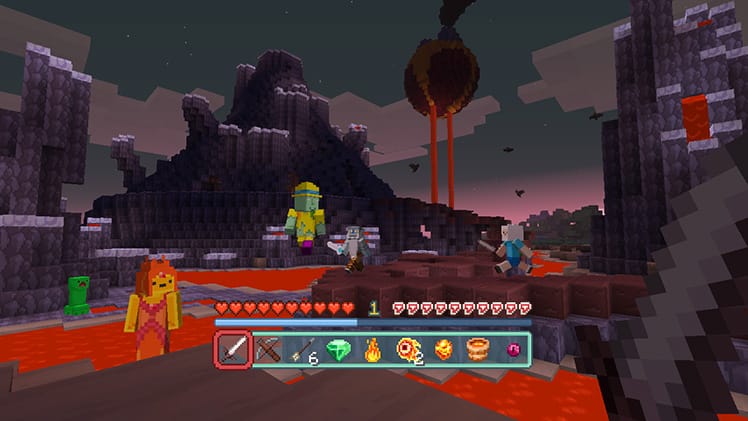Select the small purple orb slot
The height and width of the screenshot is (421, 748).
pyautogui.click(x=511, y=349)
